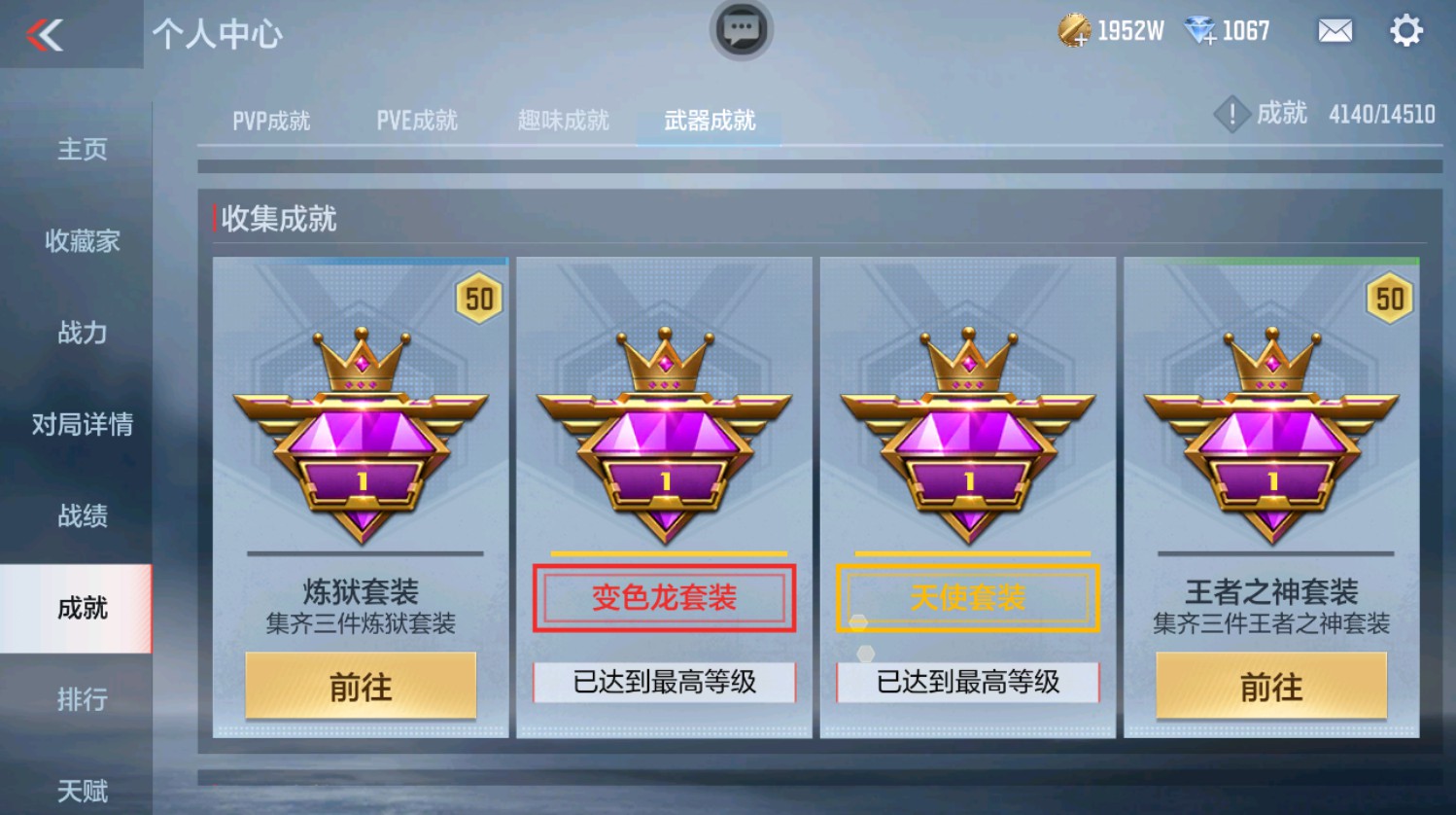This screenshot has height=815, width=1456.
Task: Click 前往 on the 王者之神套装 card
Action: (x=1270, y=687)
